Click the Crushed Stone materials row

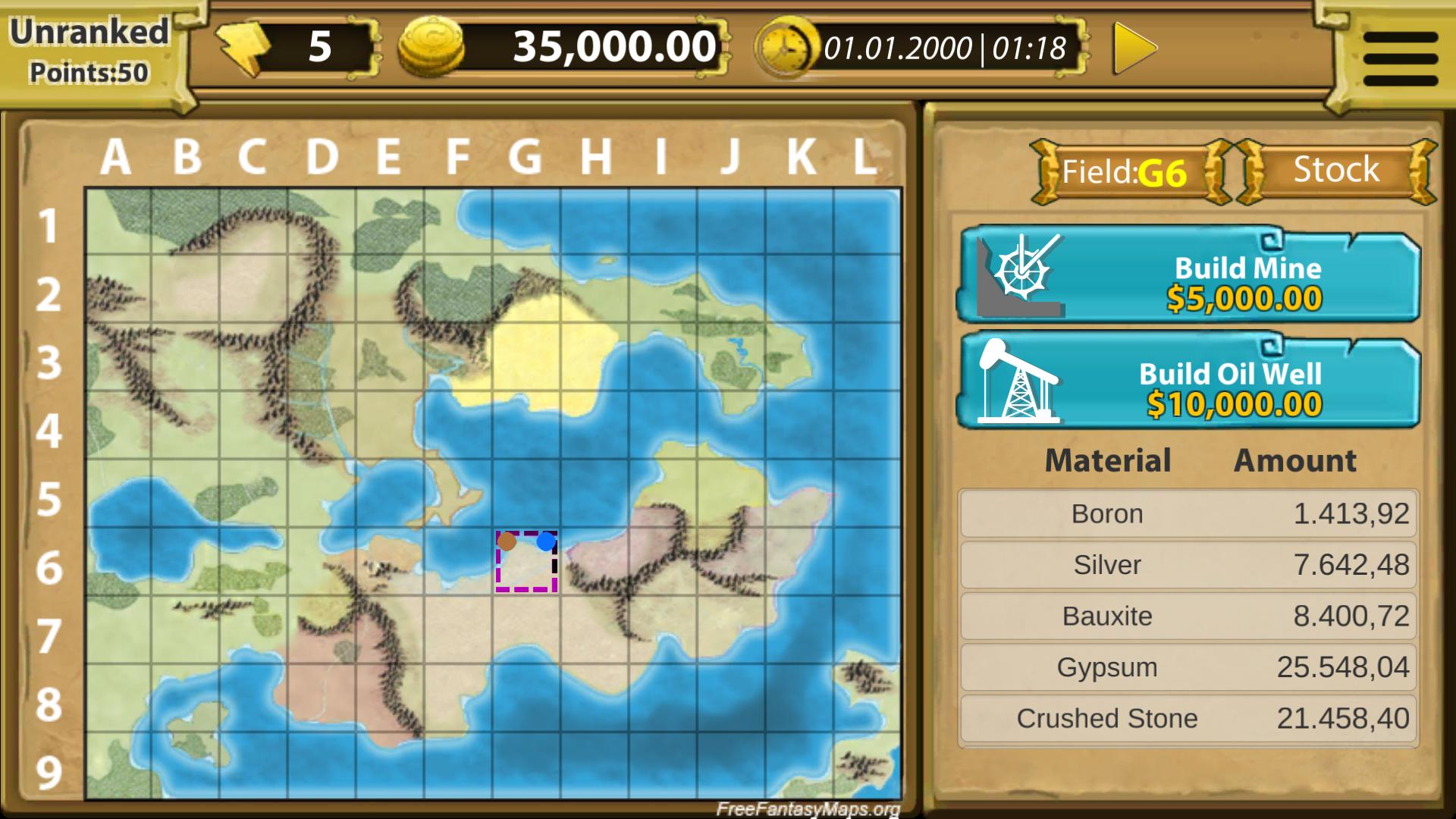(1187, 718)
